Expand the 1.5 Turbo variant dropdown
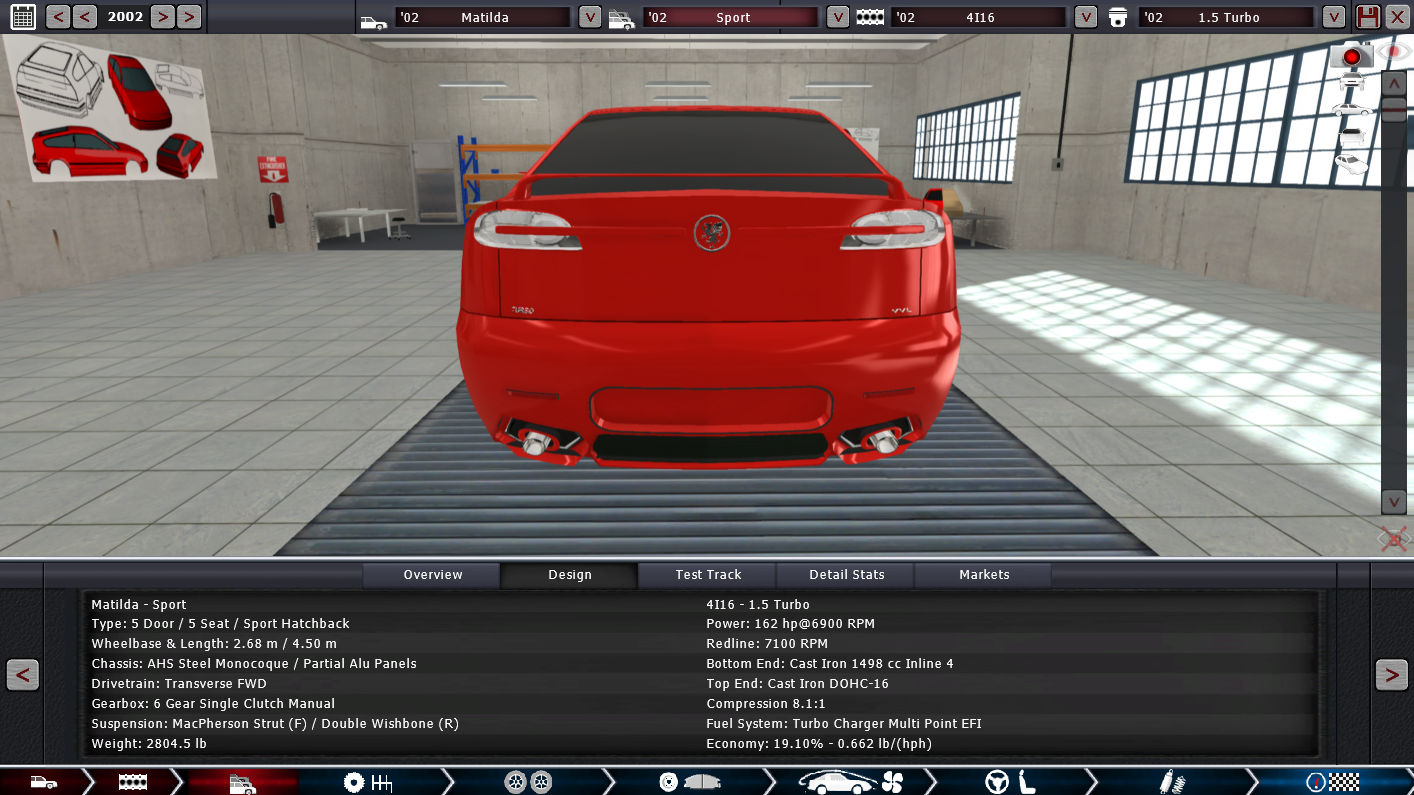This screenshot has width=1414, height=795. point(1333,17)
